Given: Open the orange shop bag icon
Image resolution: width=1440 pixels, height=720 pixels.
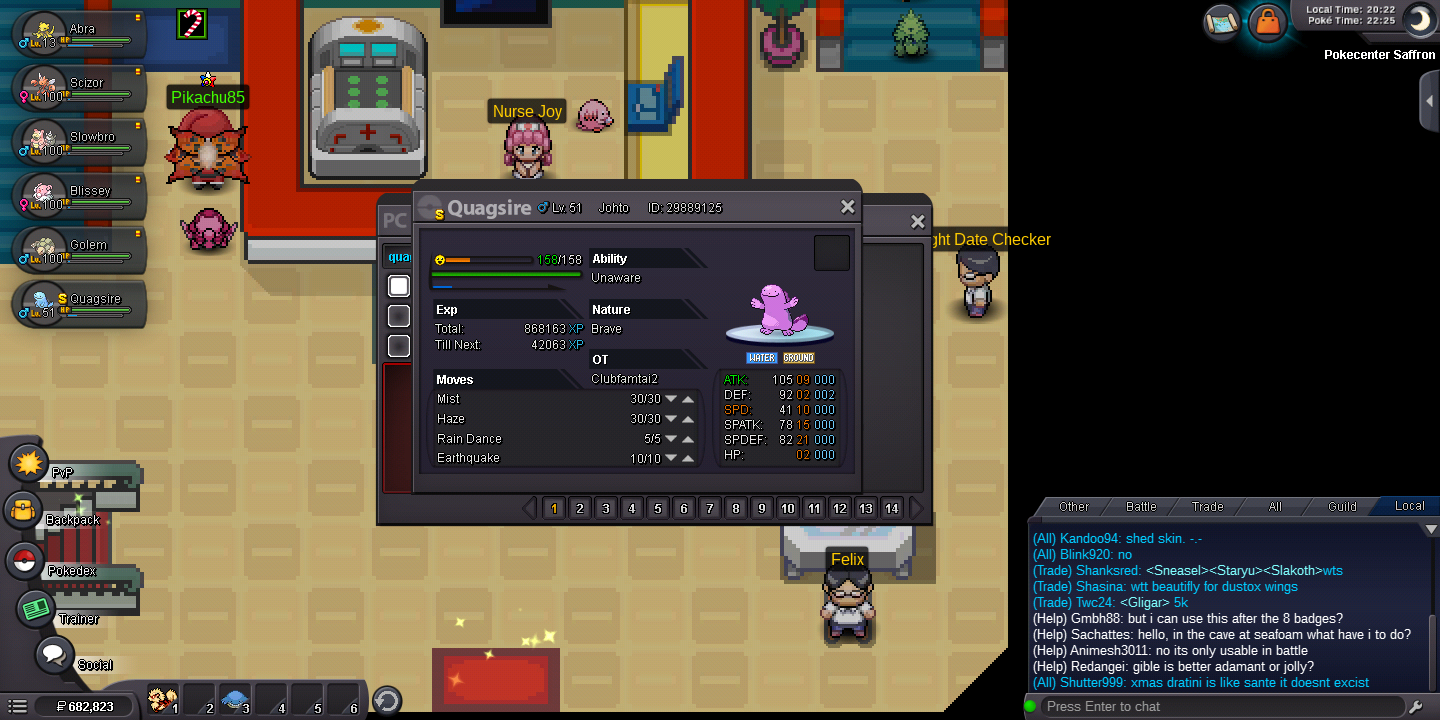Looking at the screenshot, I should pyautogui.click(x=1267, y=22).
